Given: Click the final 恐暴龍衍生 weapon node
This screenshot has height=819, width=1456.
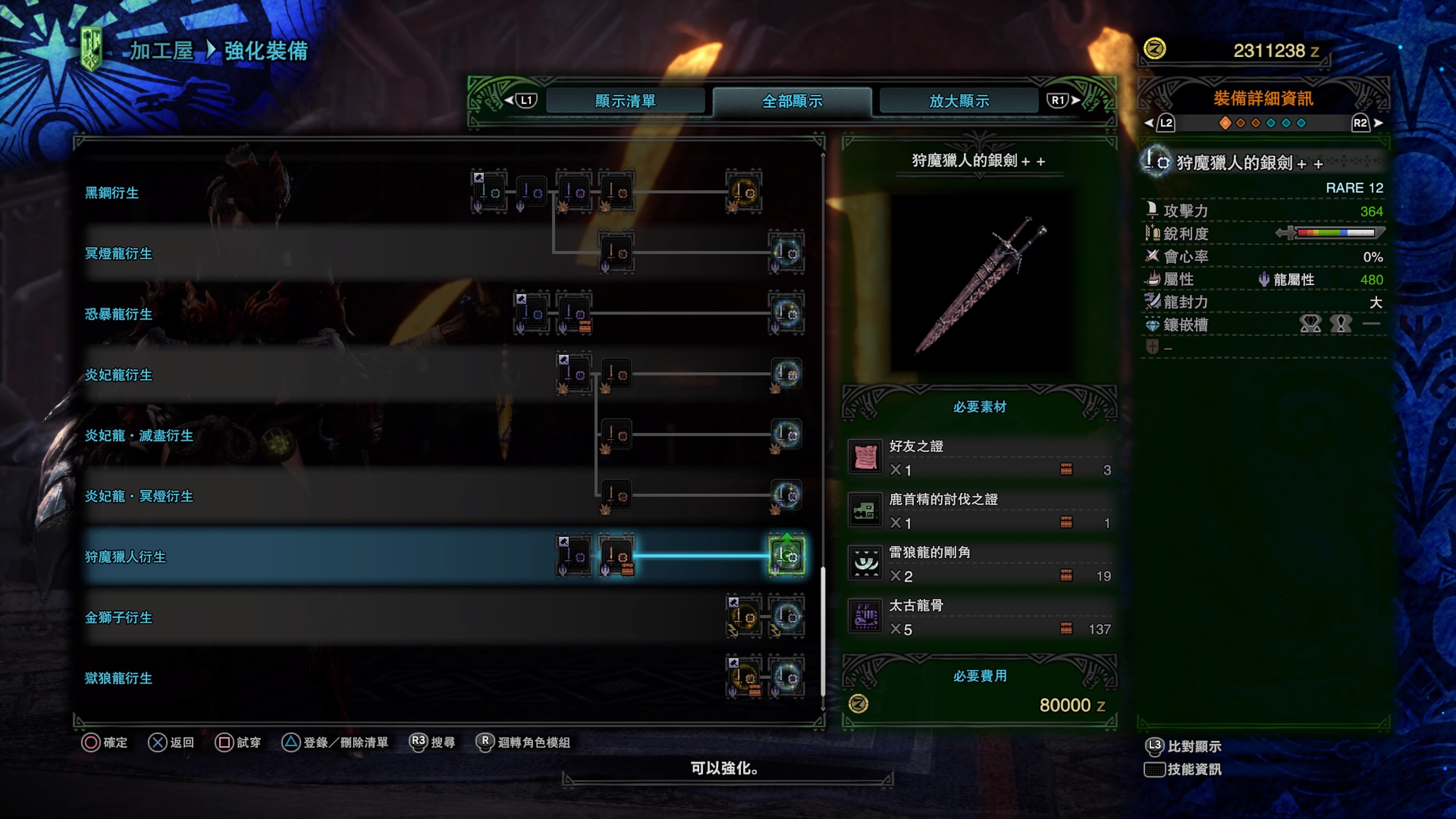Looking at the screenshot, I should (x=786, y=314).
